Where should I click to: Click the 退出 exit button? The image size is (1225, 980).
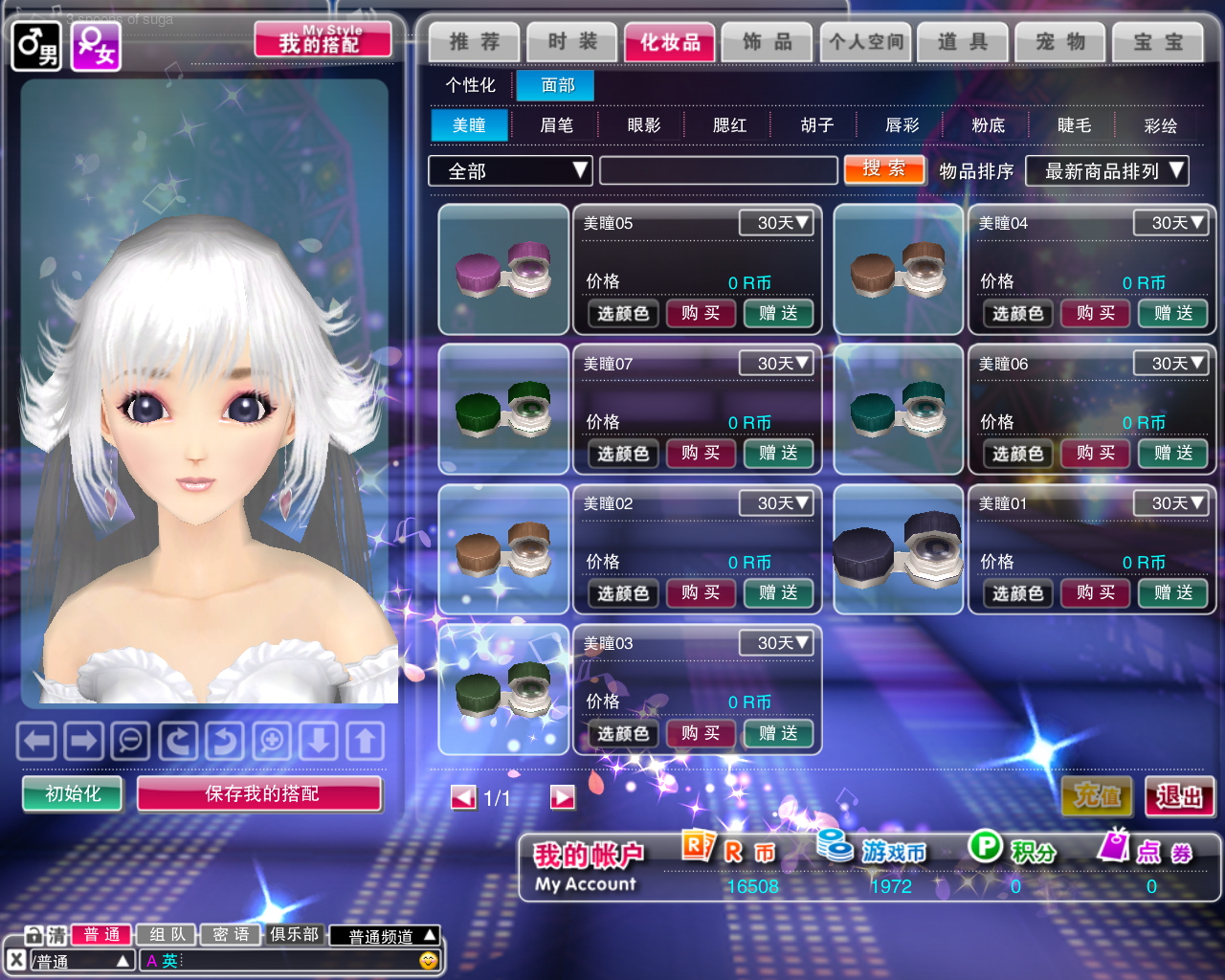coord(1179,795)
